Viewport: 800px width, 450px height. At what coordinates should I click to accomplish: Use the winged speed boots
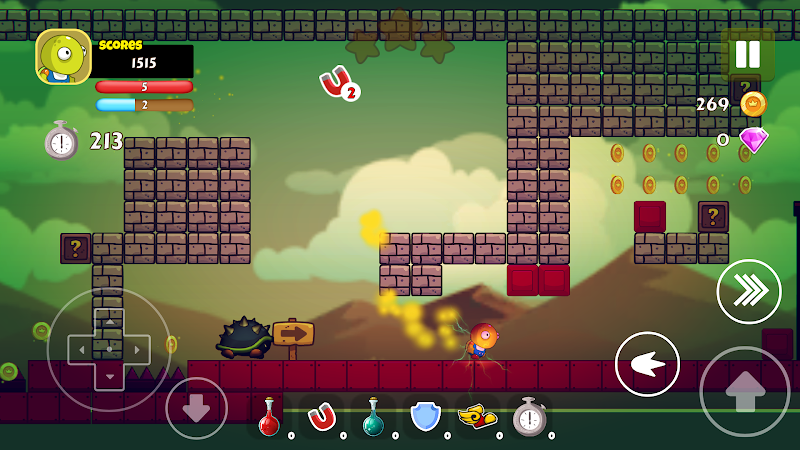477,417
